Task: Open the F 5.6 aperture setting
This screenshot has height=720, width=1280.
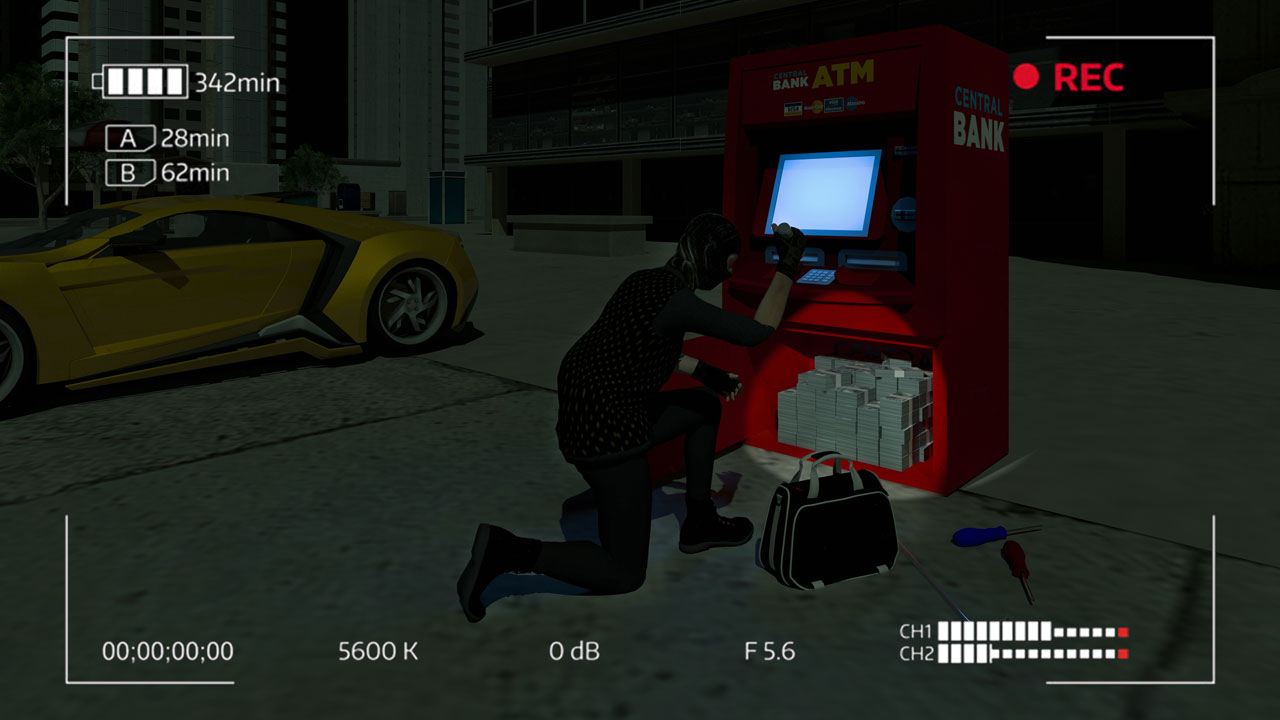Action: point(770,650)
